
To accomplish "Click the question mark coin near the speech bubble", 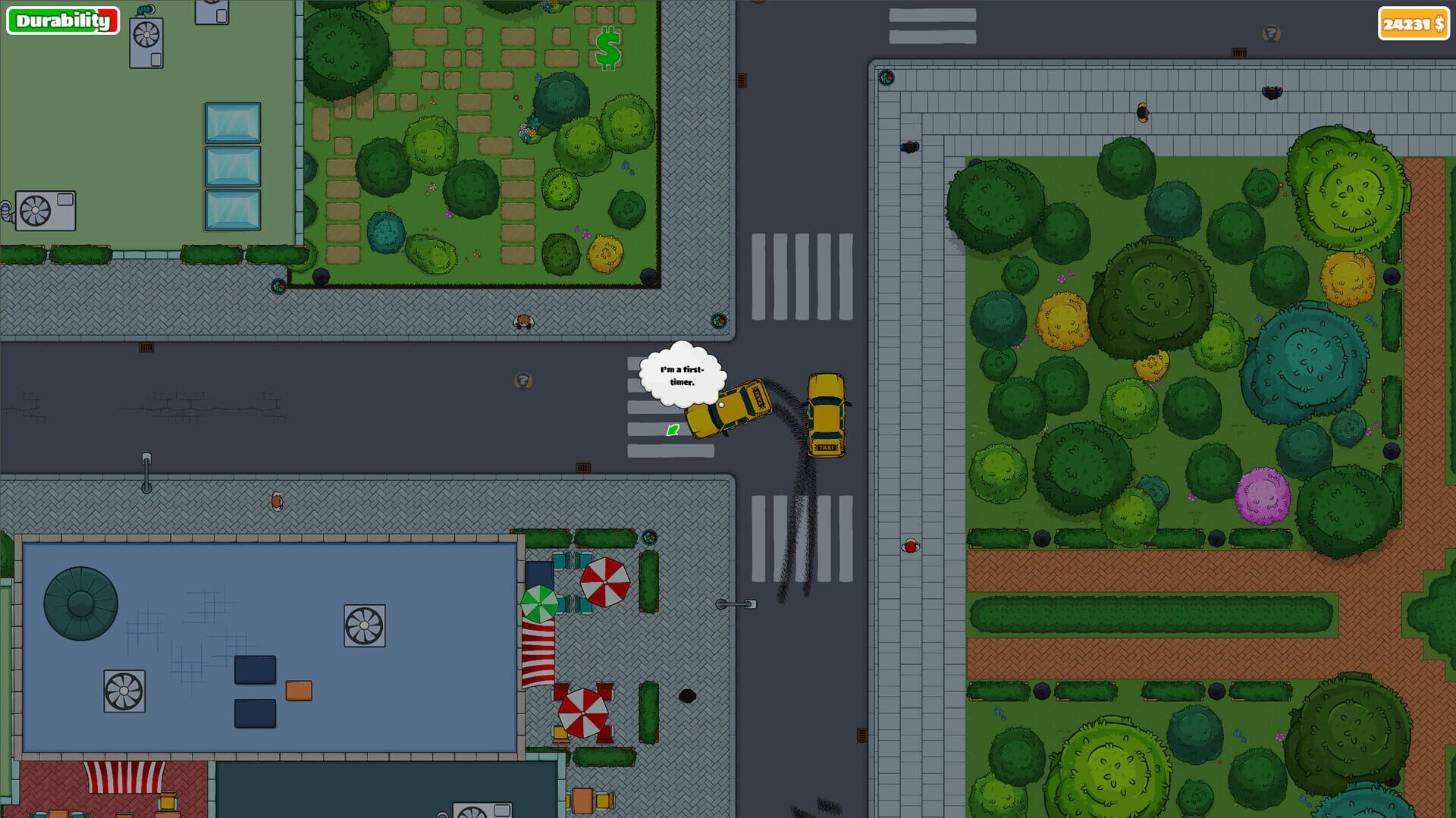I will click(x=522, y=381).
